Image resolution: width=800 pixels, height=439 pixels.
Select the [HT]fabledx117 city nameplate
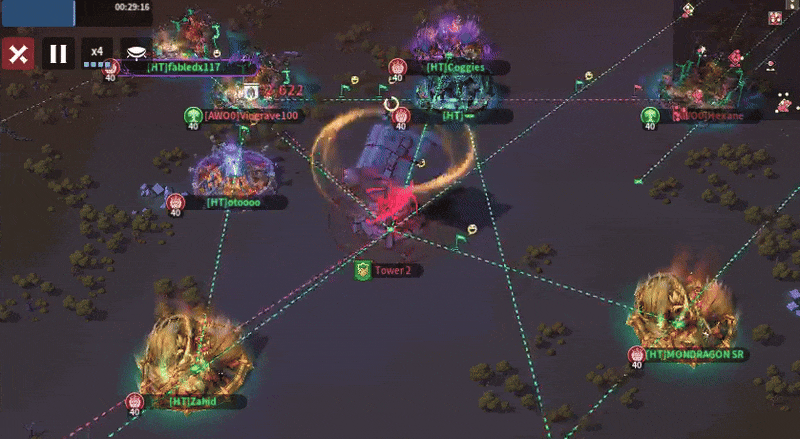(x=183, y=68)
